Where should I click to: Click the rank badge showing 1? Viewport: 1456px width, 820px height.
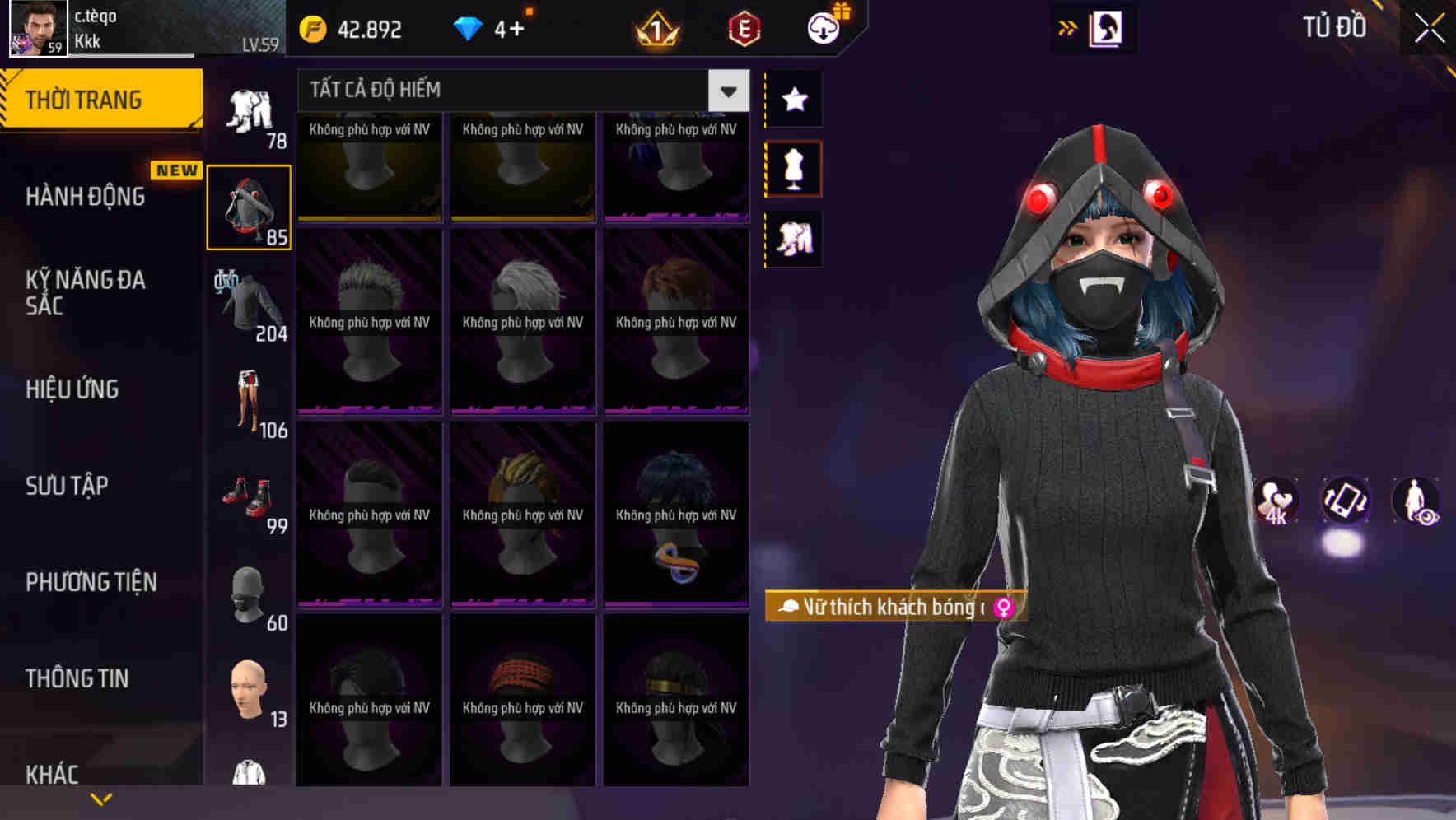click(655, 27)
